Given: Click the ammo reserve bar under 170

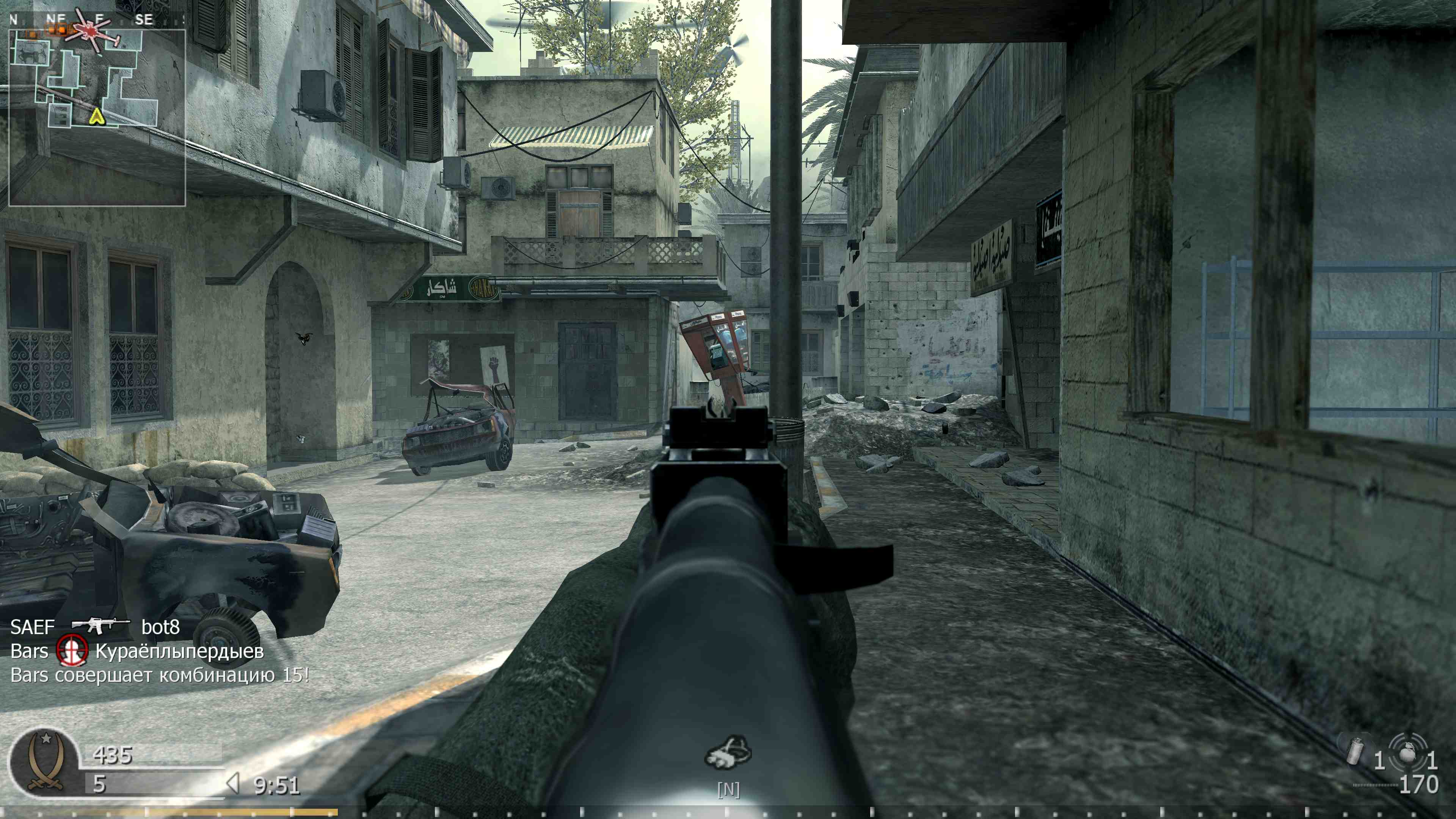Looking at the screenshot, I should [x=1375, y=786].
